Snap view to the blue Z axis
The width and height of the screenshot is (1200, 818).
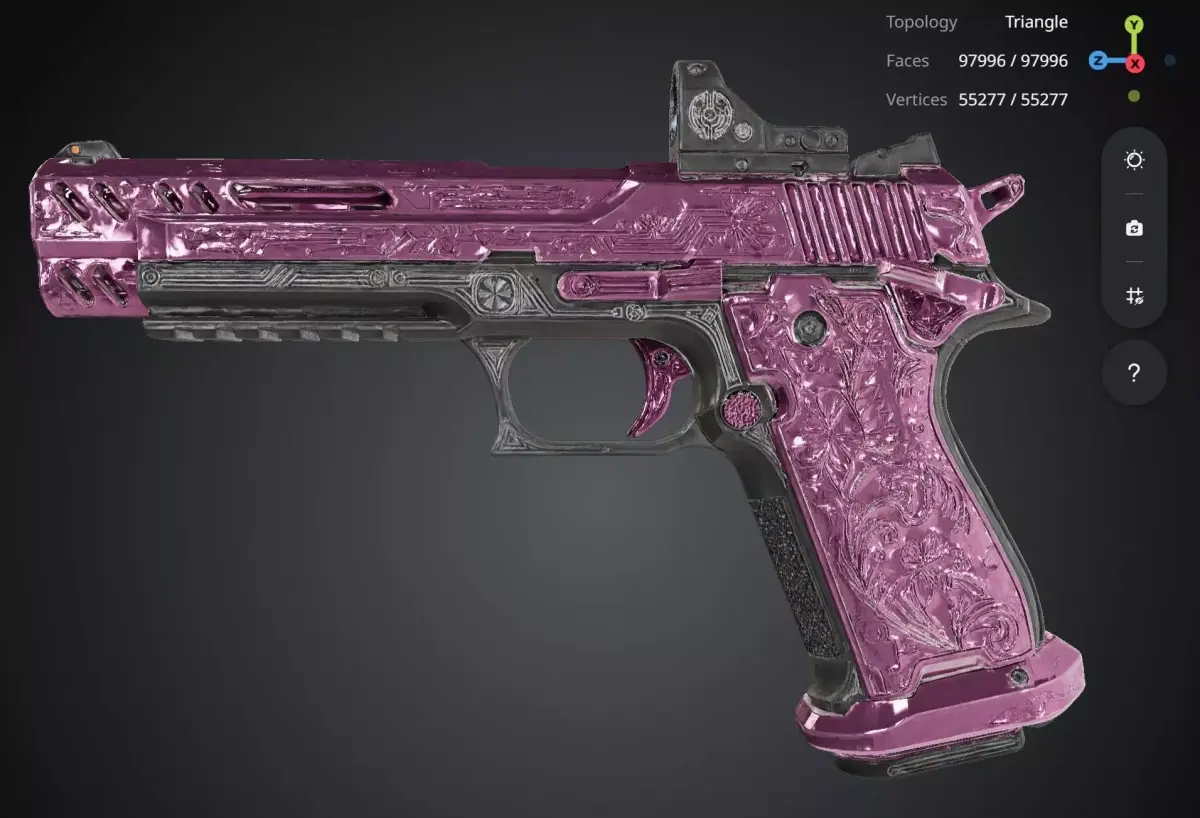click(1098, 61)
